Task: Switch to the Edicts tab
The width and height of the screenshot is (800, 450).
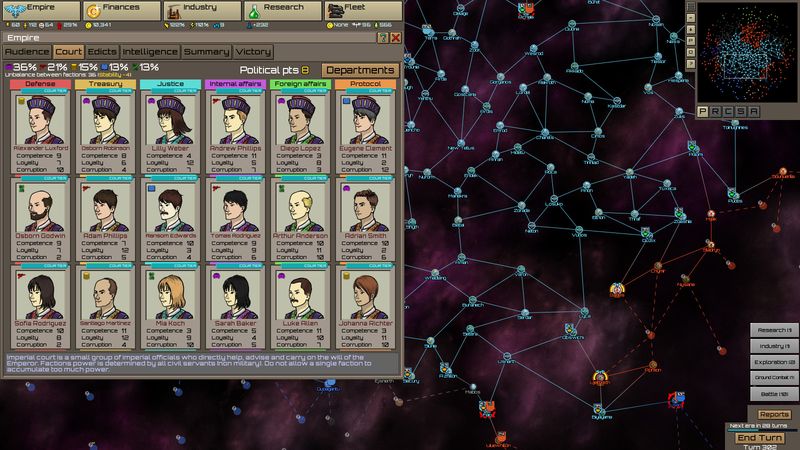Action: click(x=103, y=51)
